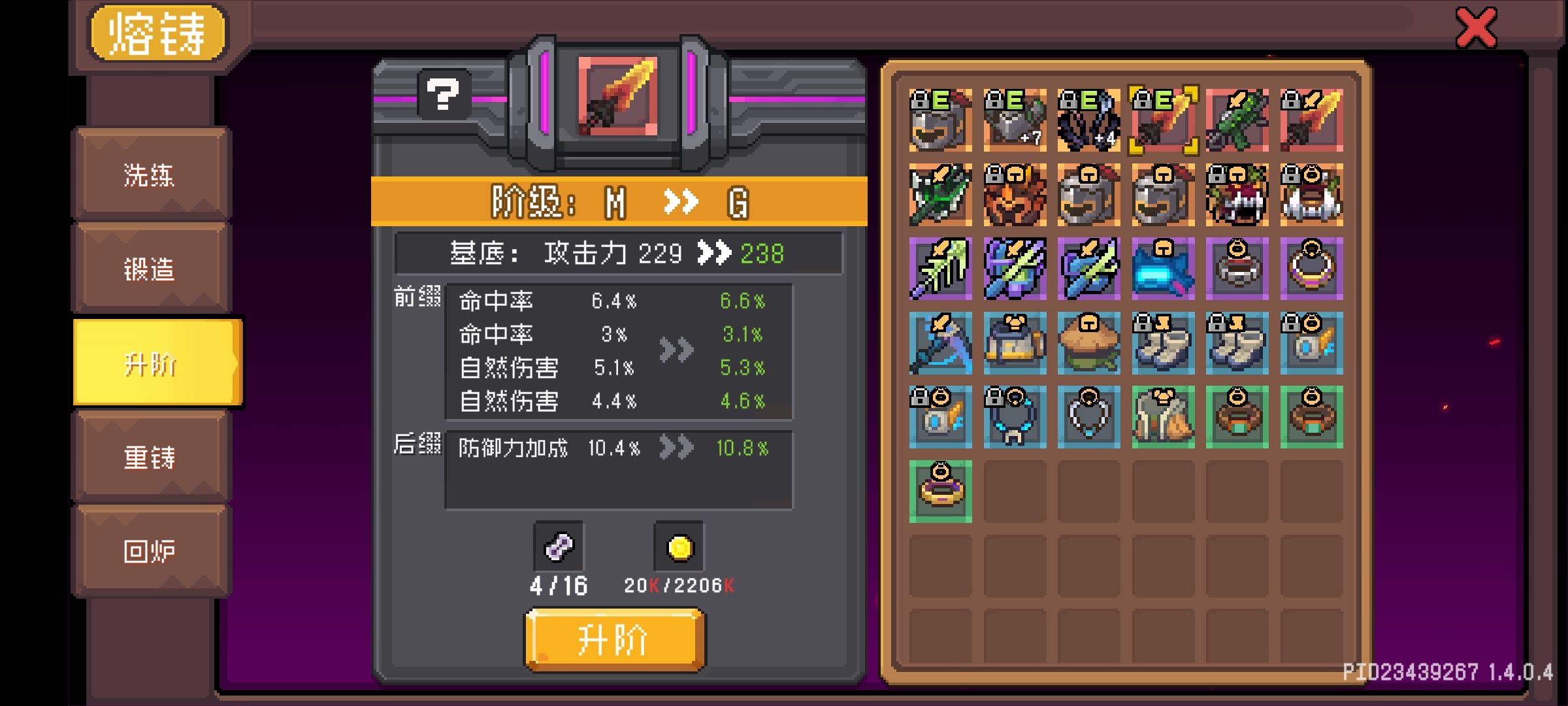The image size is (1568, 706).
Task: Select the backpack item
Action: coord(1013,345)
